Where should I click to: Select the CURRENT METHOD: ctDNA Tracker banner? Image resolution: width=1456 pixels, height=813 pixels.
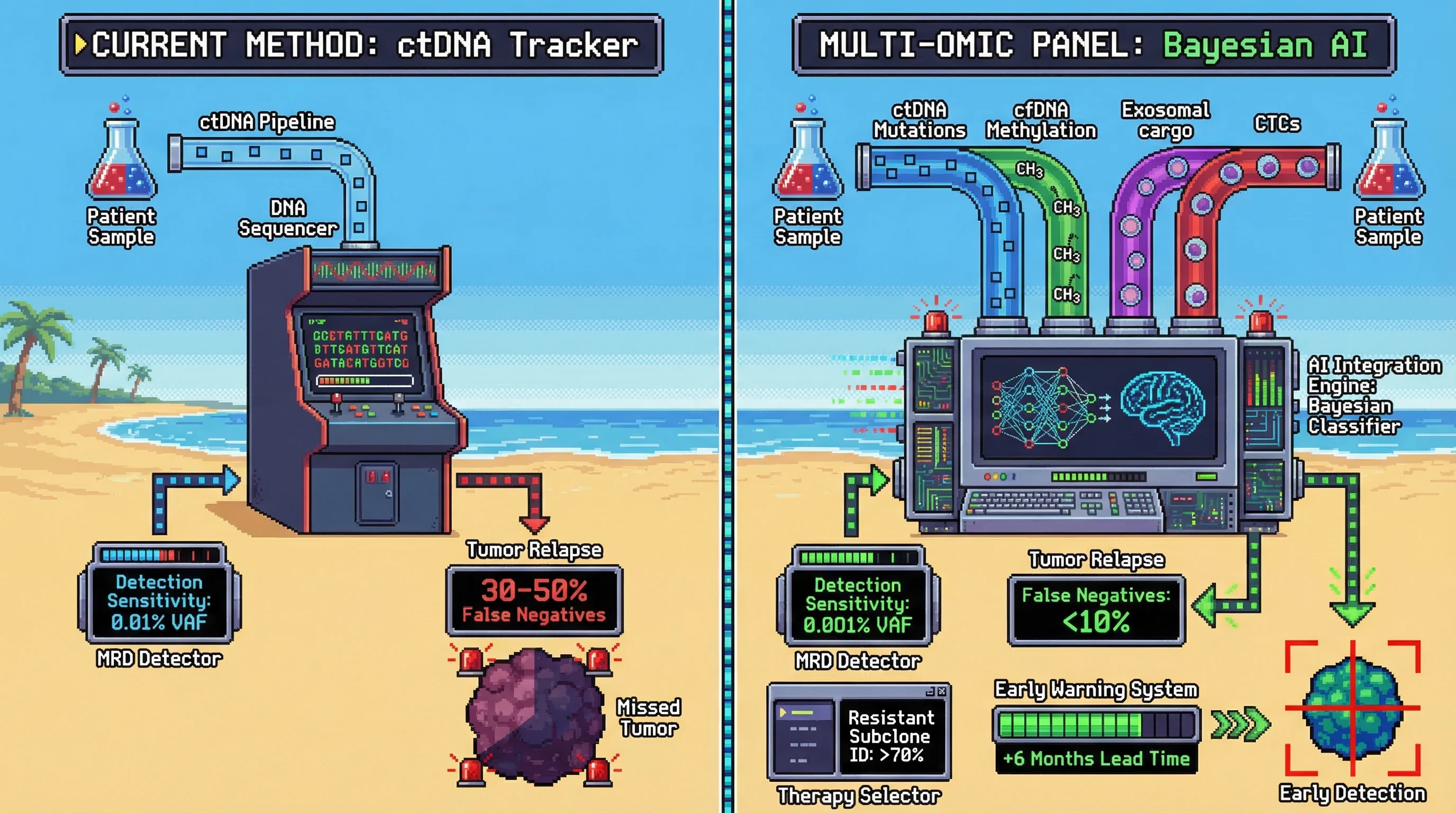point(361,44)
